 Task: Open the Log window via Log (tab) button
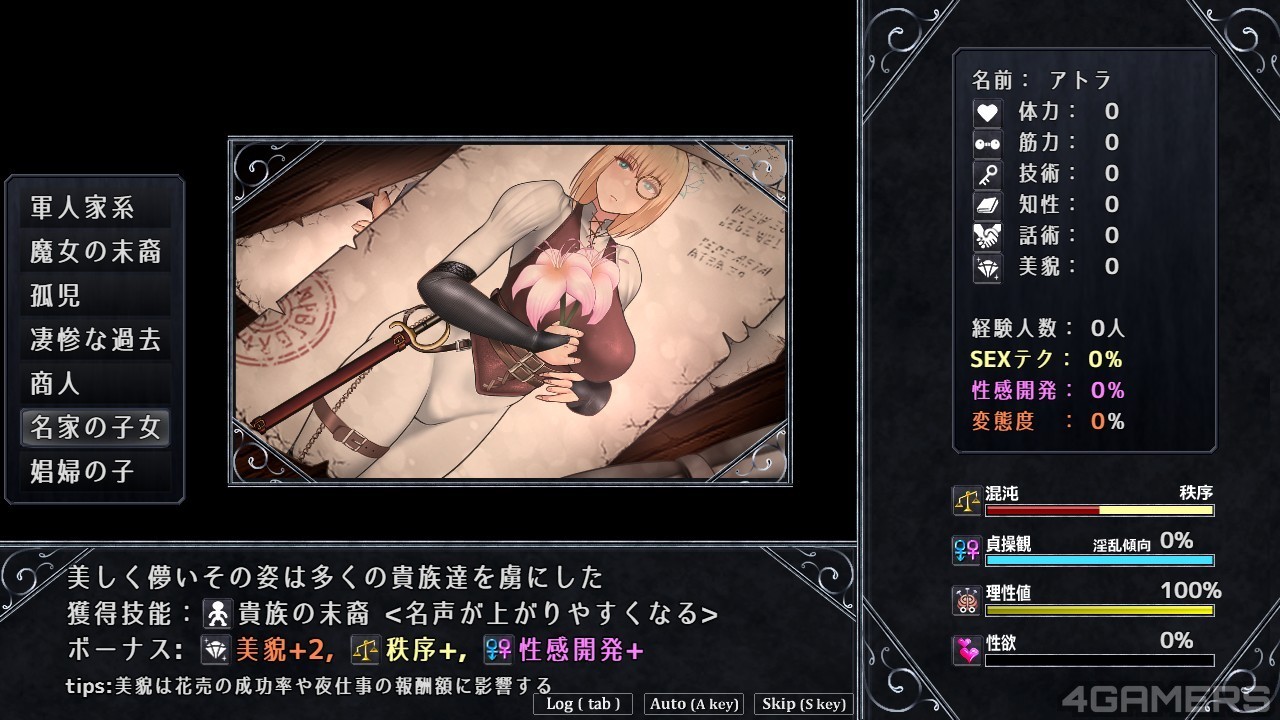[582, 704]
